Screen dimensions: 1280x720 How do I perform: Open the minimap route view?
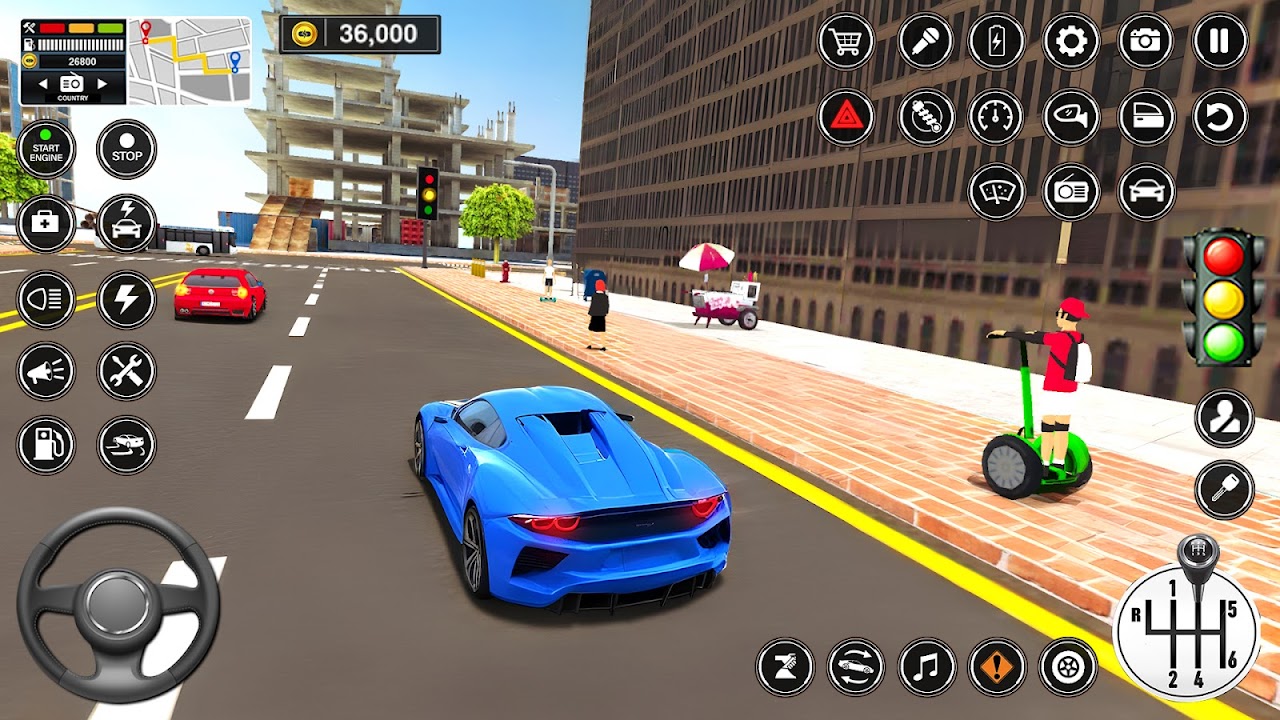[x=189, y=60]
